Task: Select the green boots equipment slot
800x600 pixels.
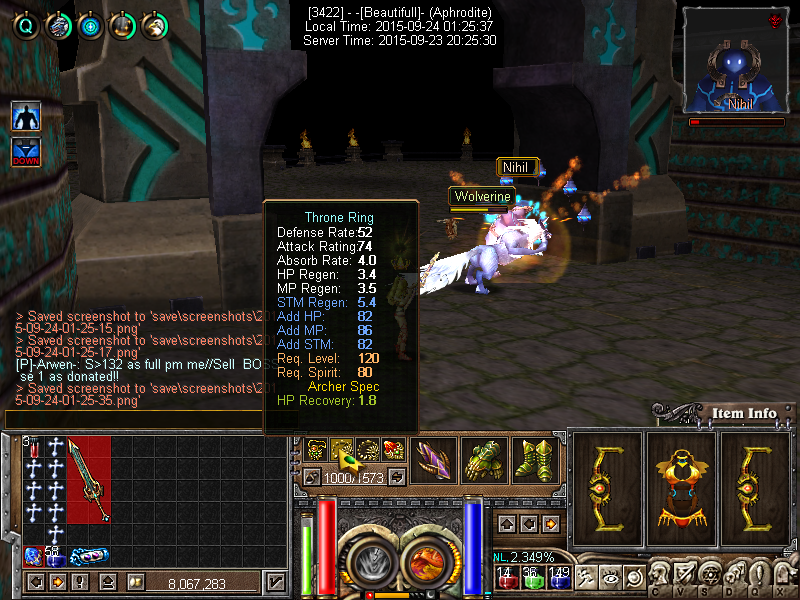Action: 535,461
